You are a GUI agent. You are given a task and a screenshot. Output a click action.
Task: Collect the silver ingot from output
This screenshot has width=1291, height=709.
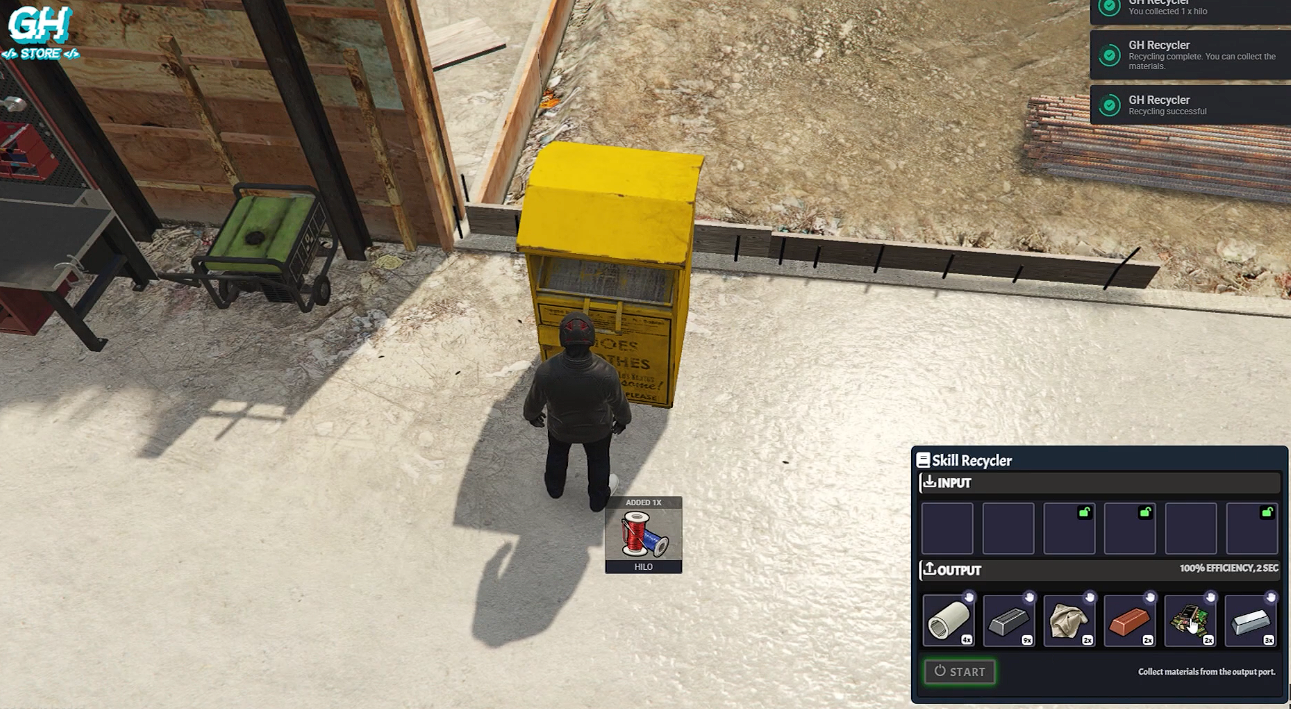tap(1251, 621)
